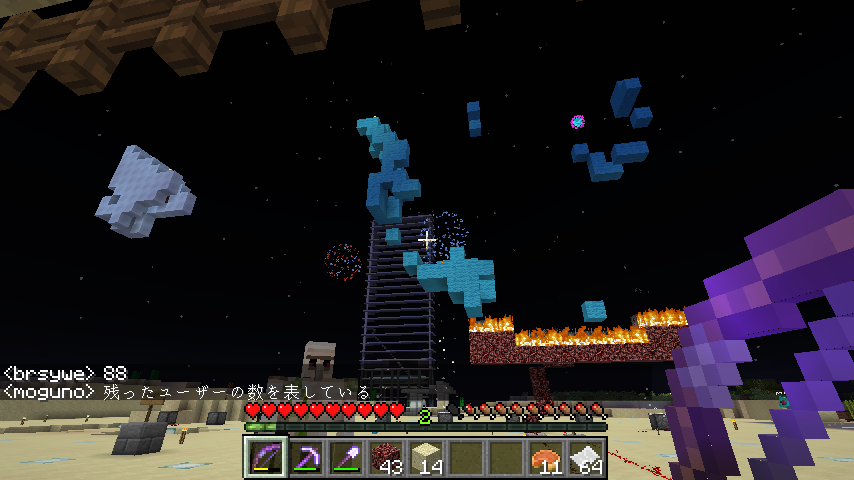Switch to the enchanted shovel slot
This screenshot has width=854, height=480.
(346, 458)
